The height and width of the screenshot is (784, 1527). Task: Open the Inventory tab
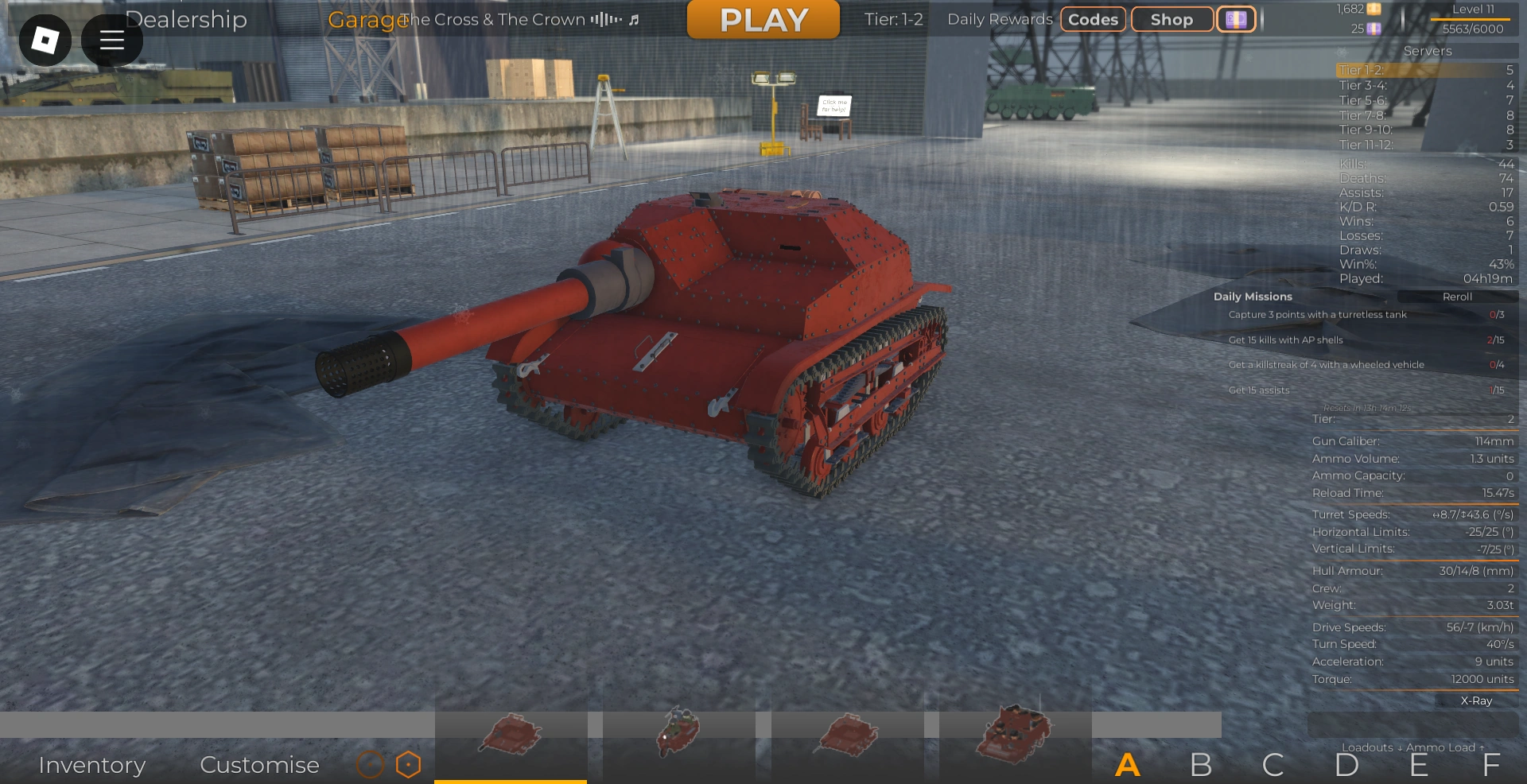click(92, 765)
